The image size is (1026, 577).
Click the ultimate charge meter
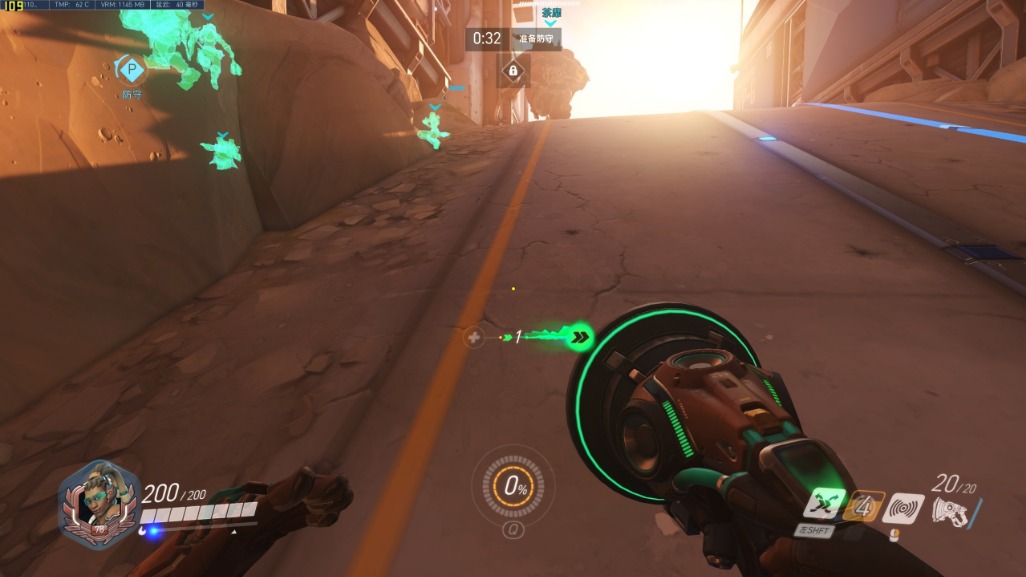tap(515, 488)
